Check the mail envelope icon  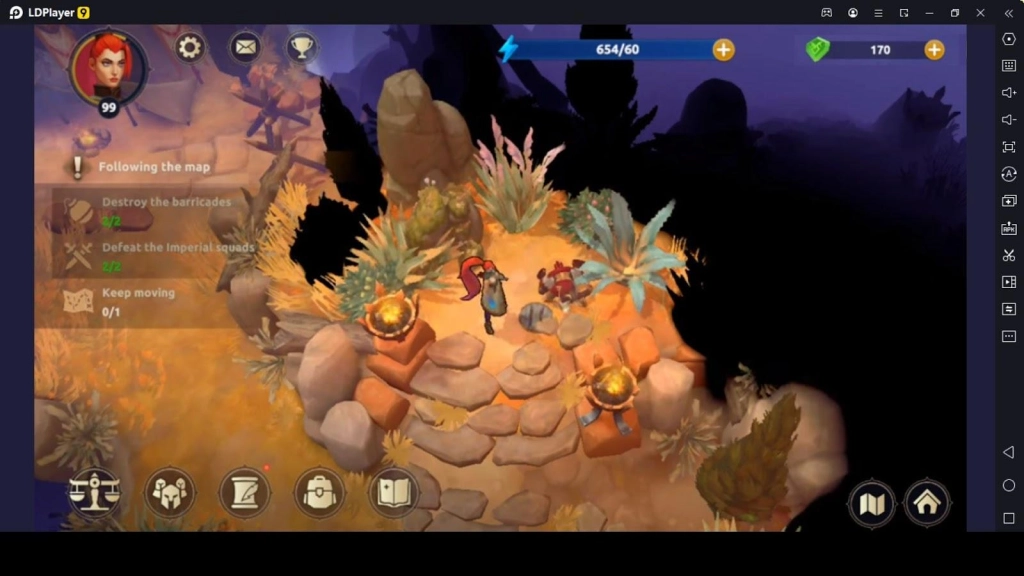[245, 47]
